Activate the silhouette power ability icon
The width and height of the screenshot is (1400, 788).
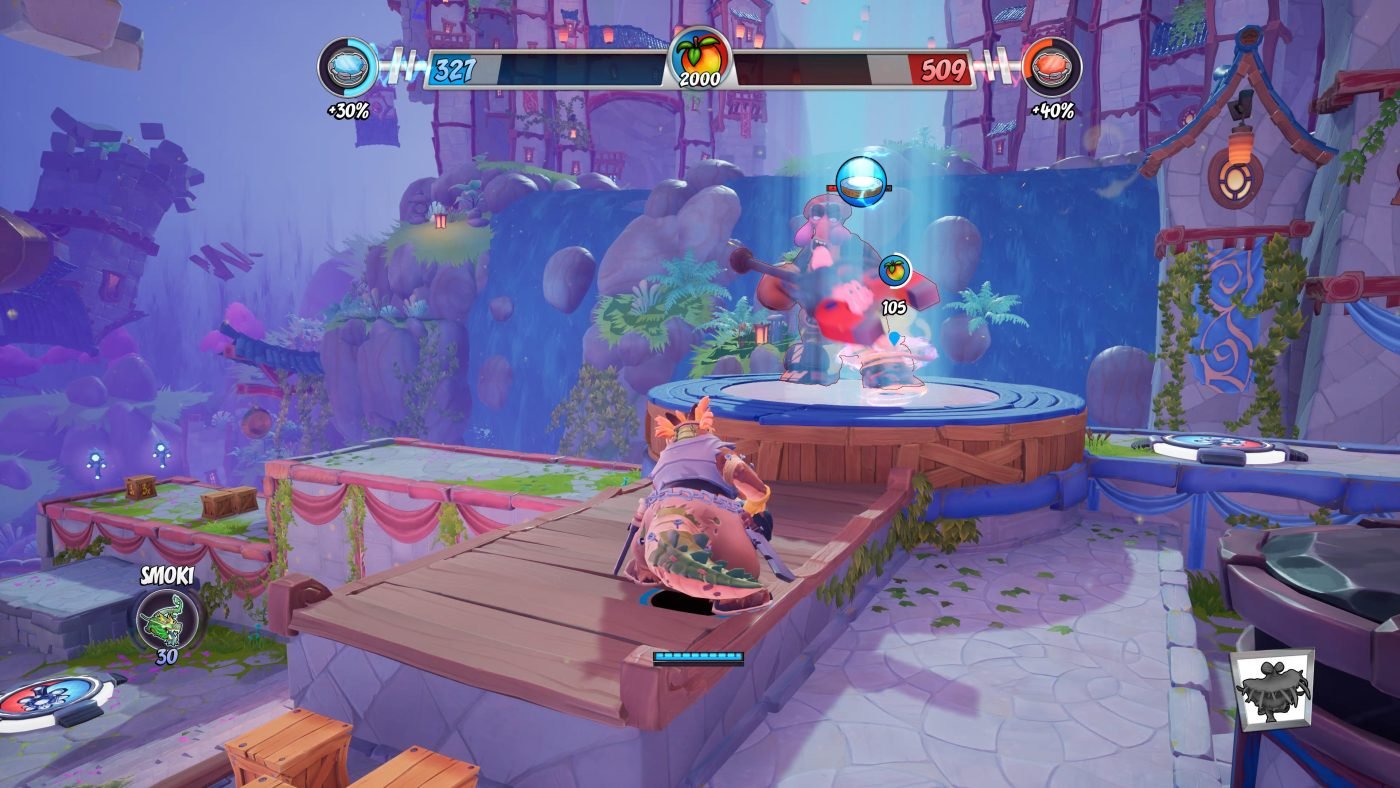pos(1271,690)
